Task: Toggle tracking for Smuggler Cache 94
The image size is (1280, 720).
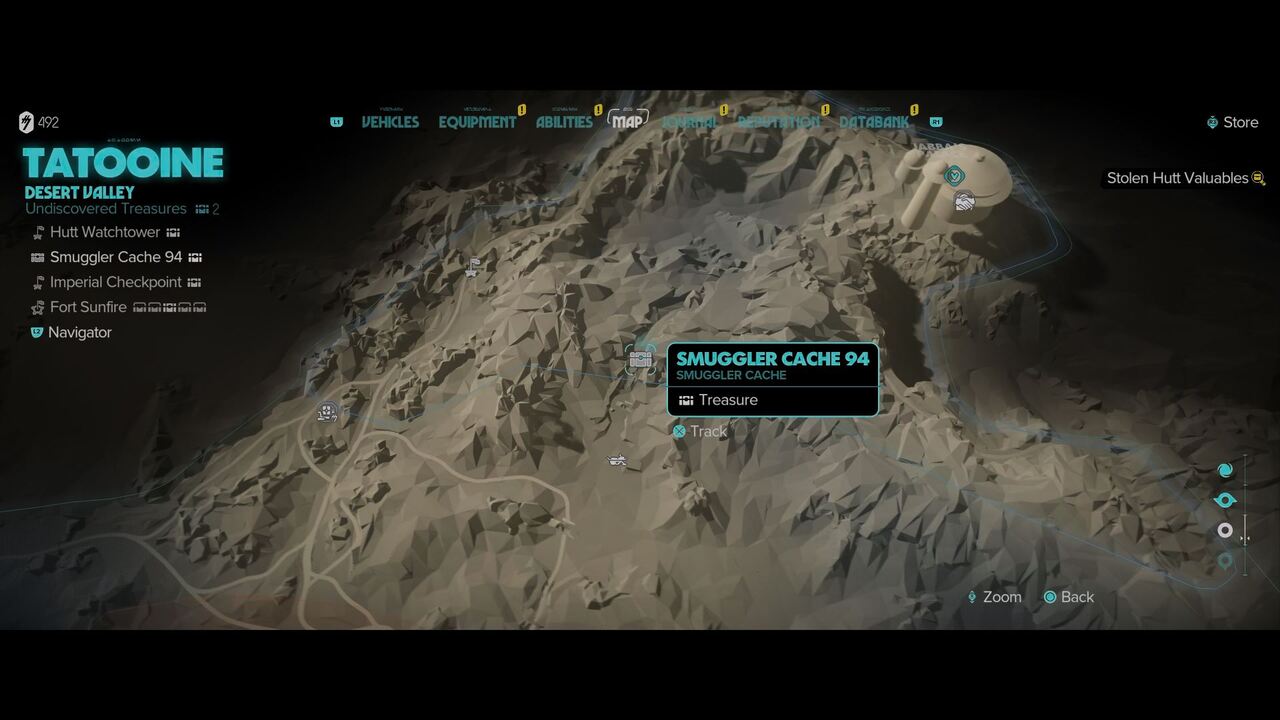Action: click(680, 432)
